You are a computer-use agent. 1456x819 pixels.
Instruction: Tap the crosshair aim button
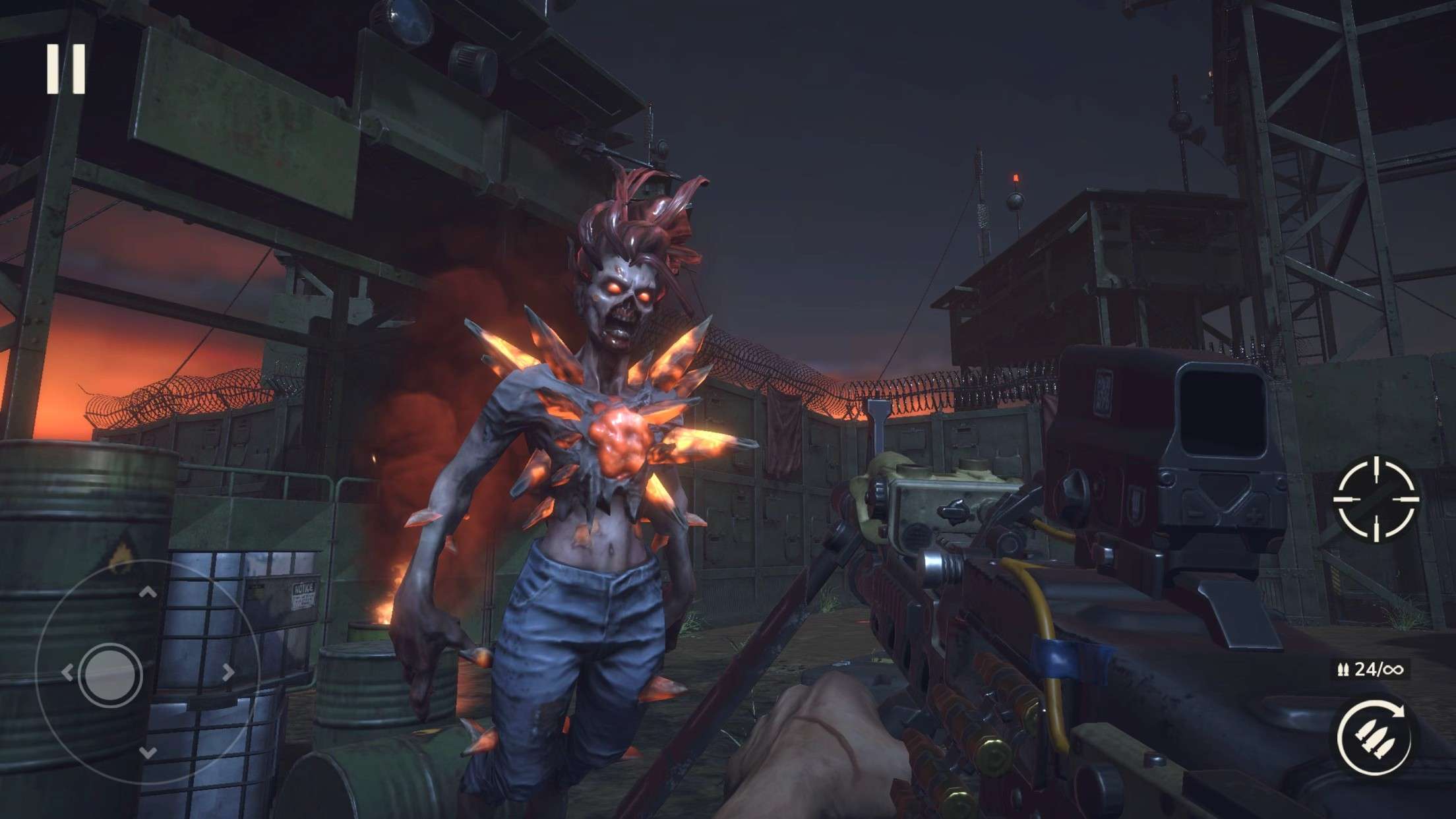click(x=1376, y=499)
